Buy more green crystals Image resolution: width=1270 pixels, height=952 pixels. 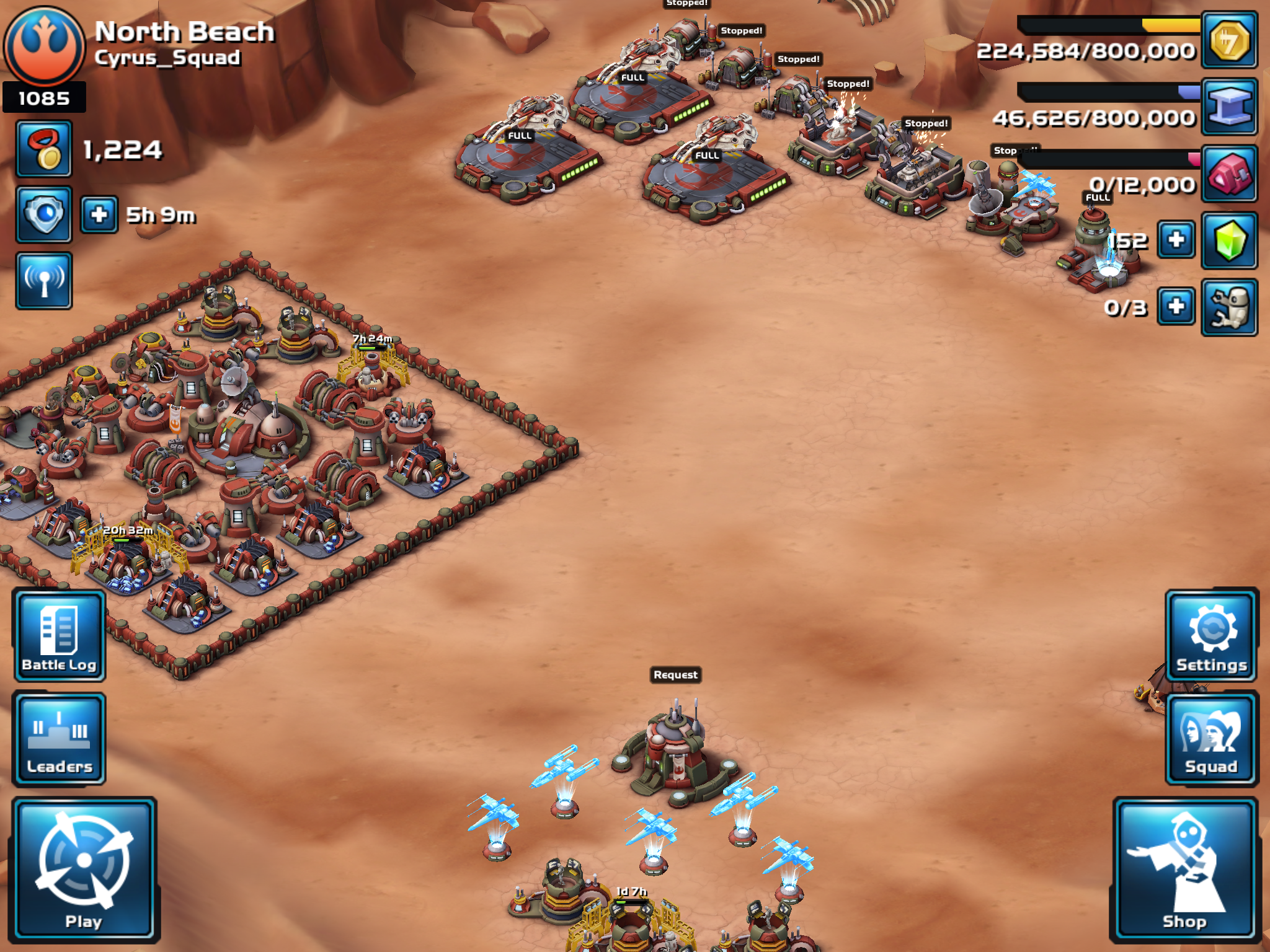click(1176, 240)
